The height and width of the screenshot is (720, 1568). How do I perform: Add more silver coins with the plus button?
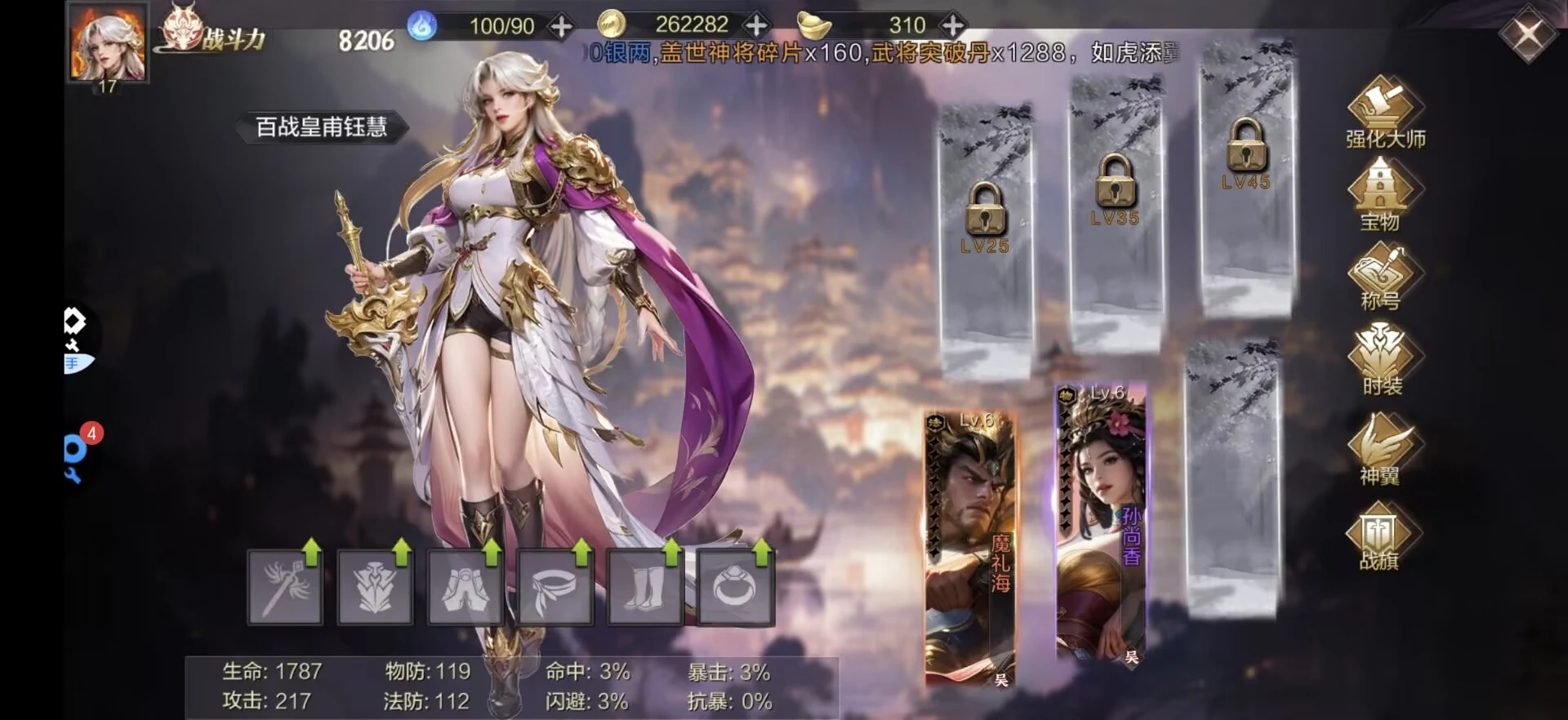click(757, 25)
